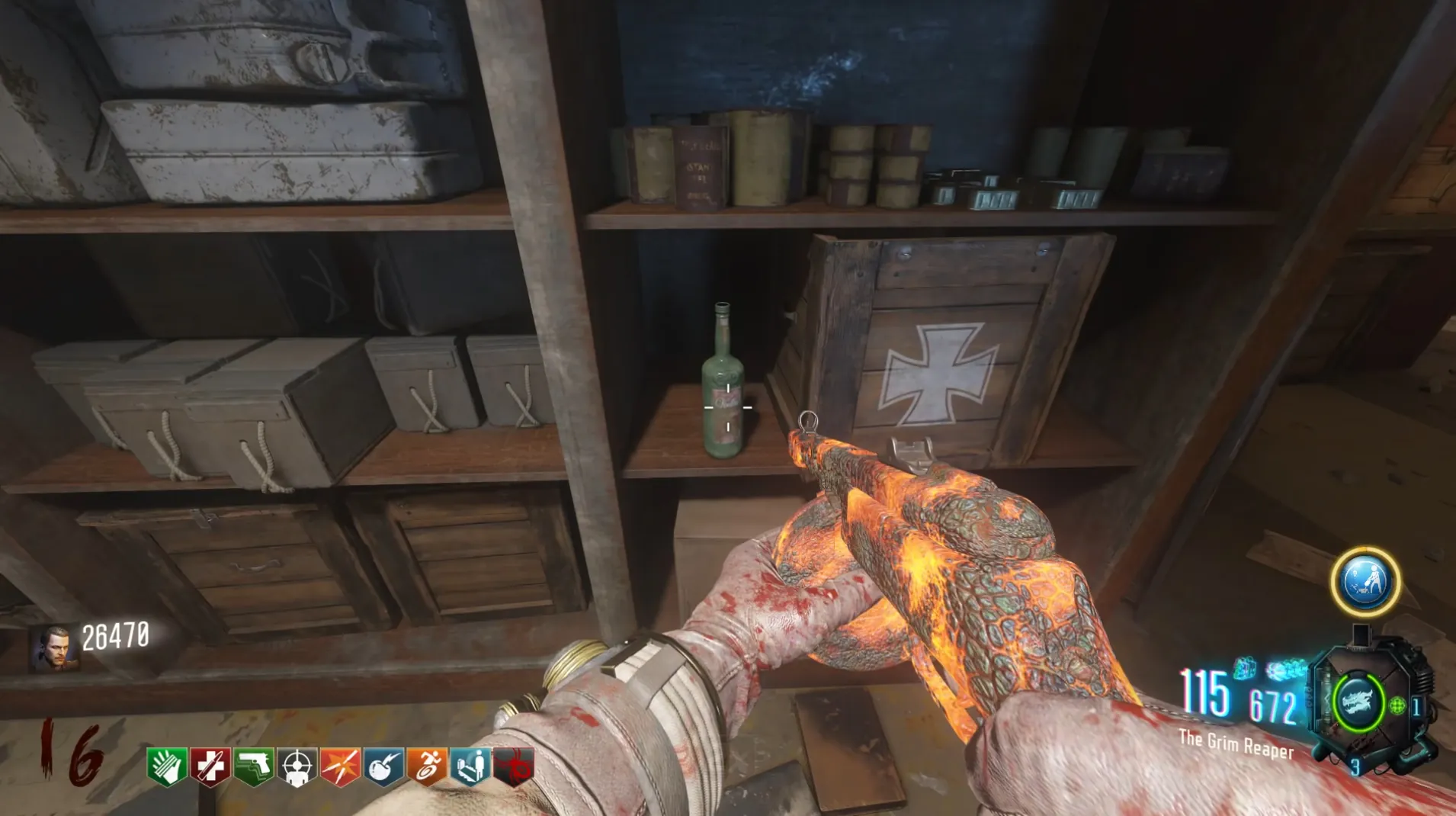Image resolution: width=1456 pixels, height=816 pixels.
Task: Click the Juggernog red cross perk
Action: (x=210, y=766)
